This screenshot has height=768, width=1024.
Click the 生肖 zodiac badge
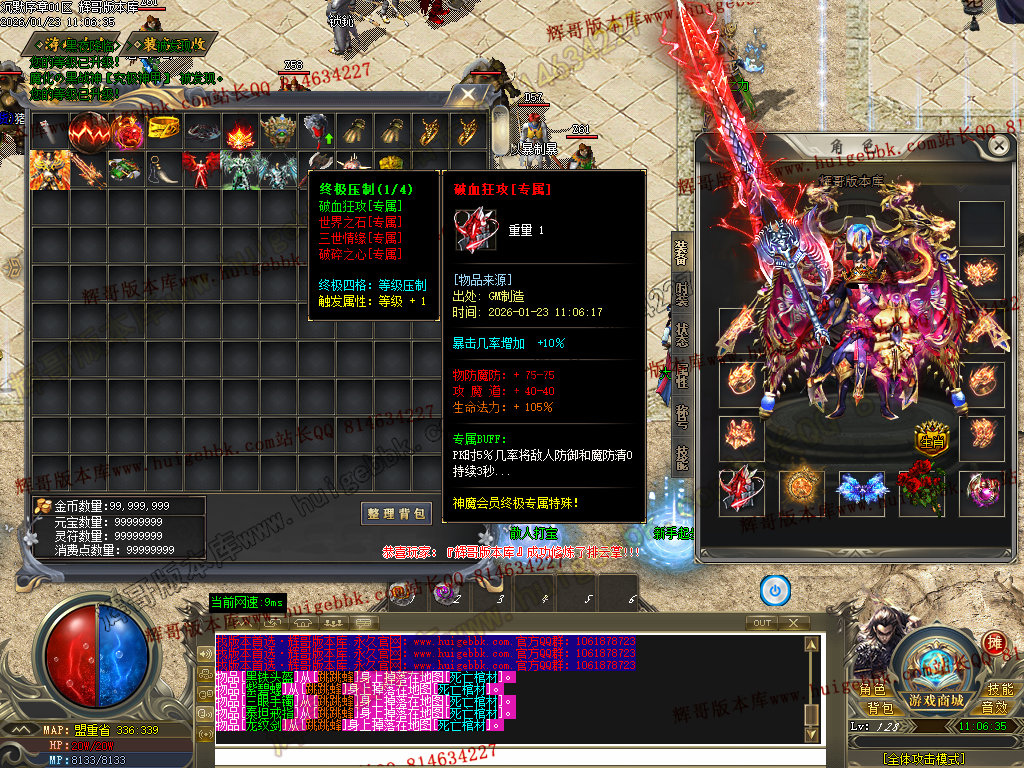point(931,441)
